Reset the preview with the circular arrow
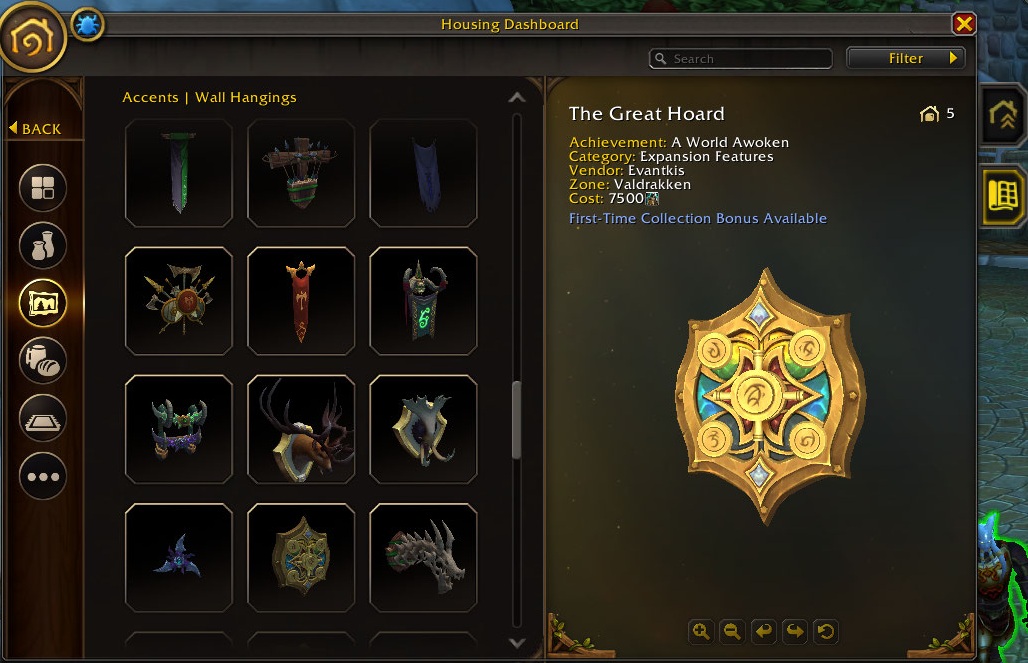 [826, 631]
